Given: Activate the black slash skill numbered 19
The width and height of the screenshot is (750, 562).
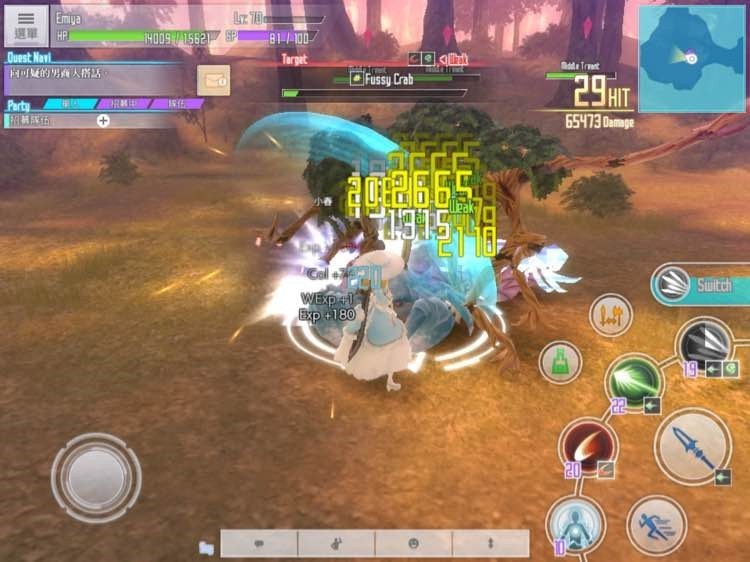Looking at the screenshot, I should [x=708, y=347].
